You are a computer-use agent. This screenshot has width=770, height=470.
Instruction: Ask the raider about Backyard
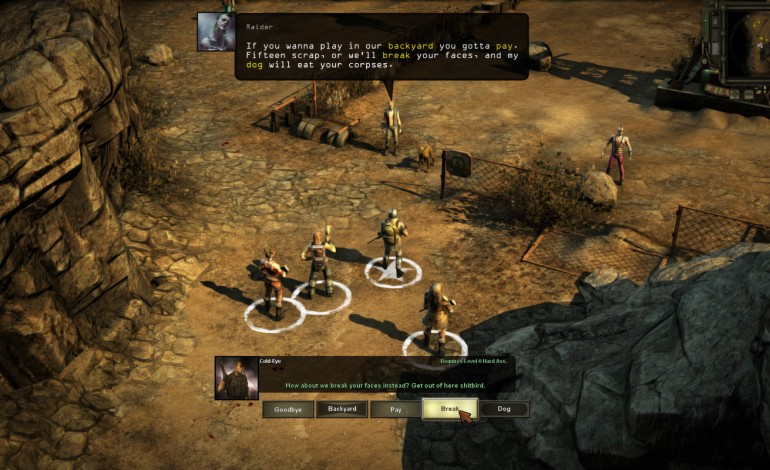pos(342,409)
